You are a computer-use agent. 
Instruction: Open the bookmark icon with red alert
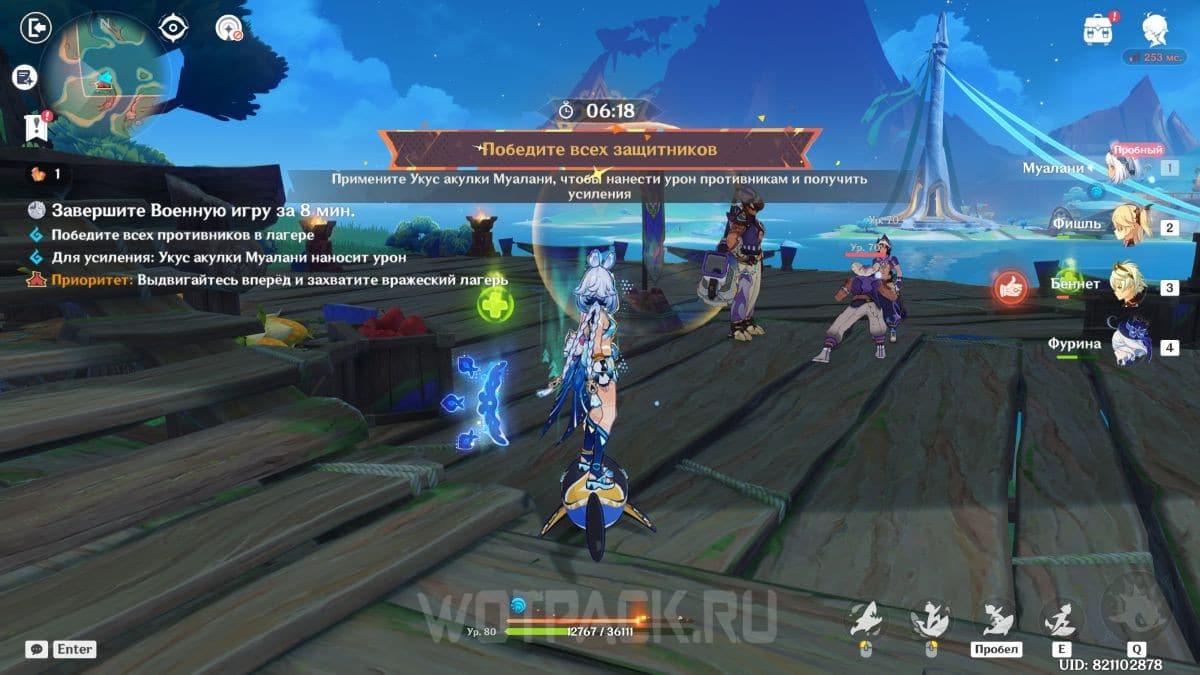38,126
